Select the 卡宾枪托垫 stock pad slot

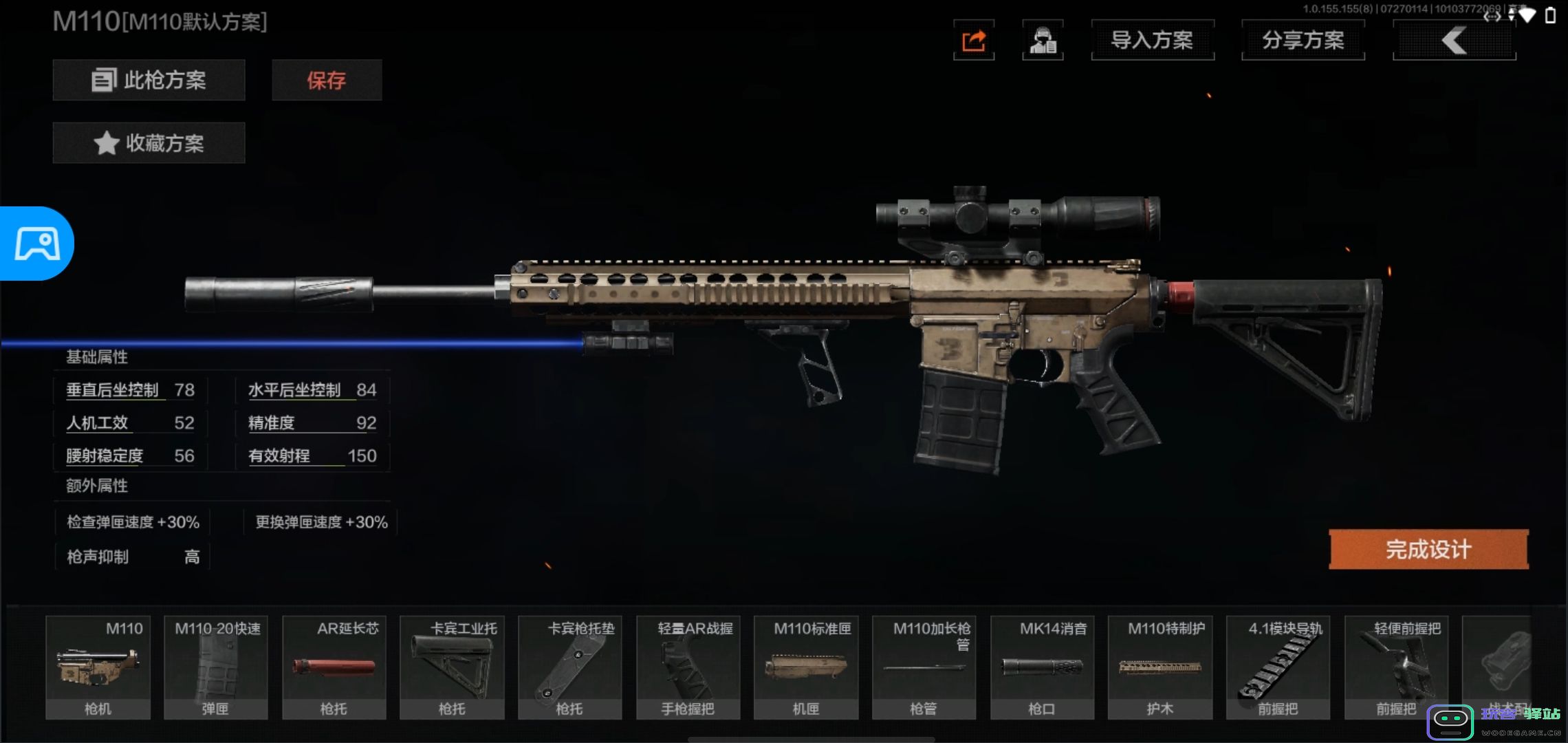tap(570, 667)
